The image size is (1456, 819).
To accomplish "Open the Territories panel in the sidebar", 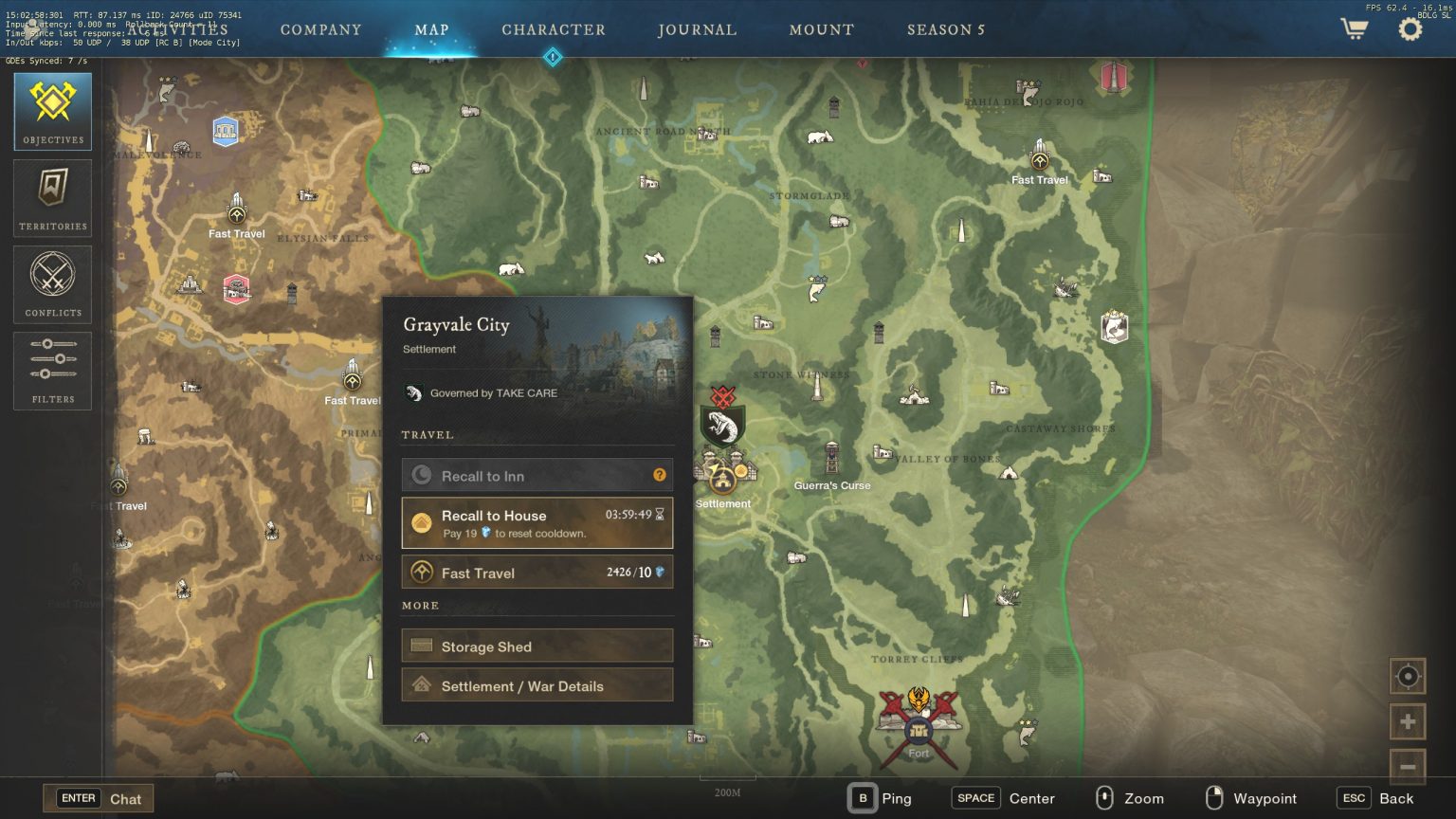I will (52, 196).
